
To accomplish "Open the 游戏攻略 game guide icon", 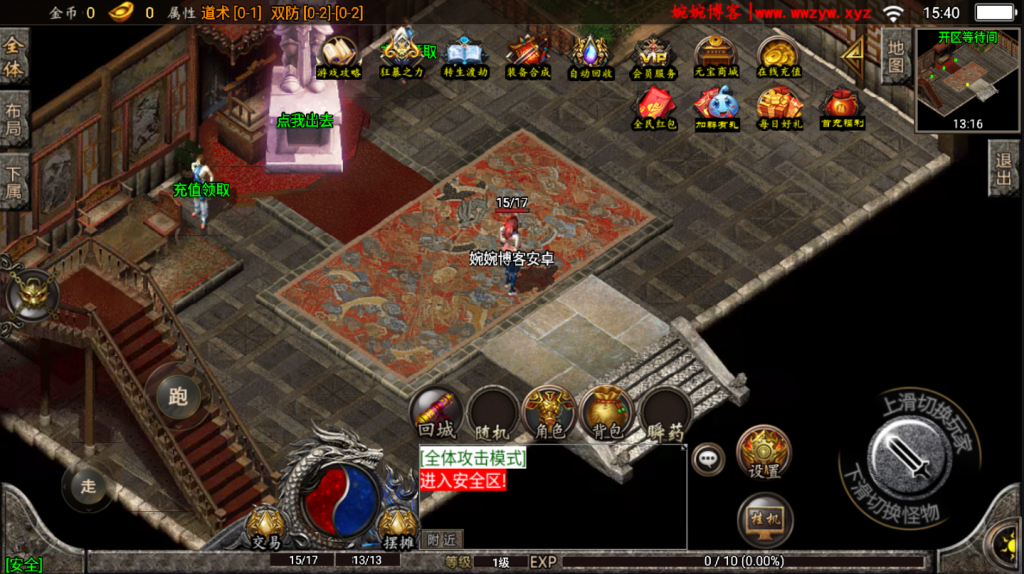I will pyautogui.click(x=339, y=55).
